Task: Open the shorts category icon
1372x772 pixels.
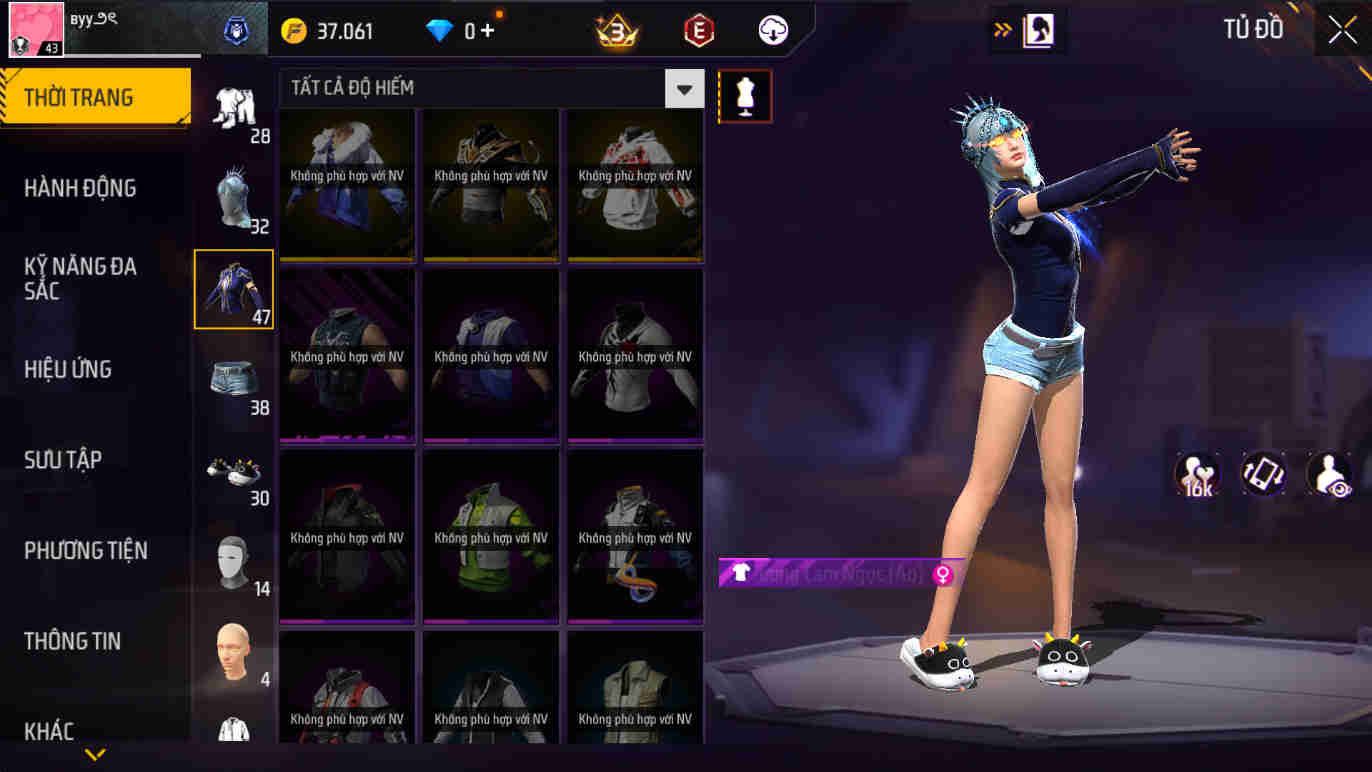Action: 233,380
